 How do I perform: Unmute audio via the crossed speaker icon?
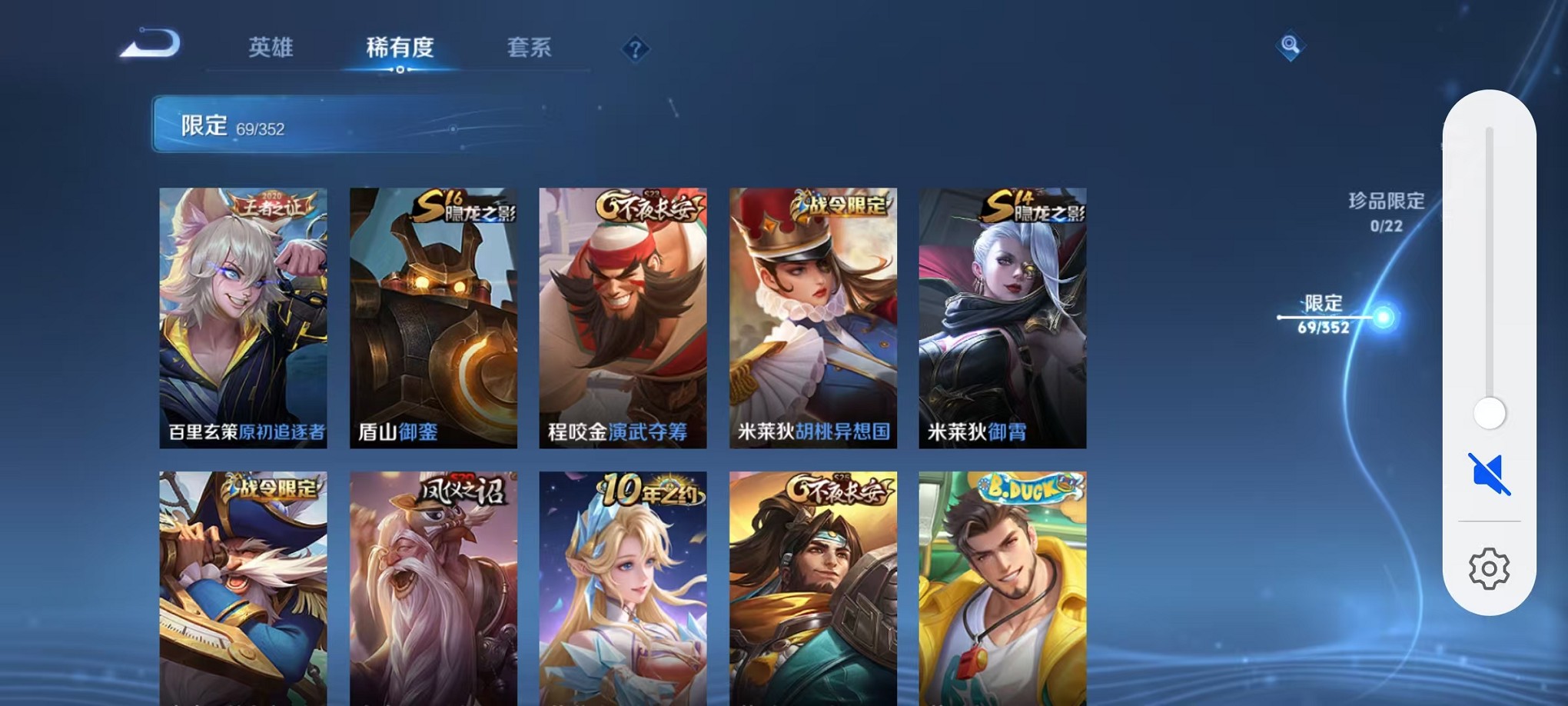1490,474
